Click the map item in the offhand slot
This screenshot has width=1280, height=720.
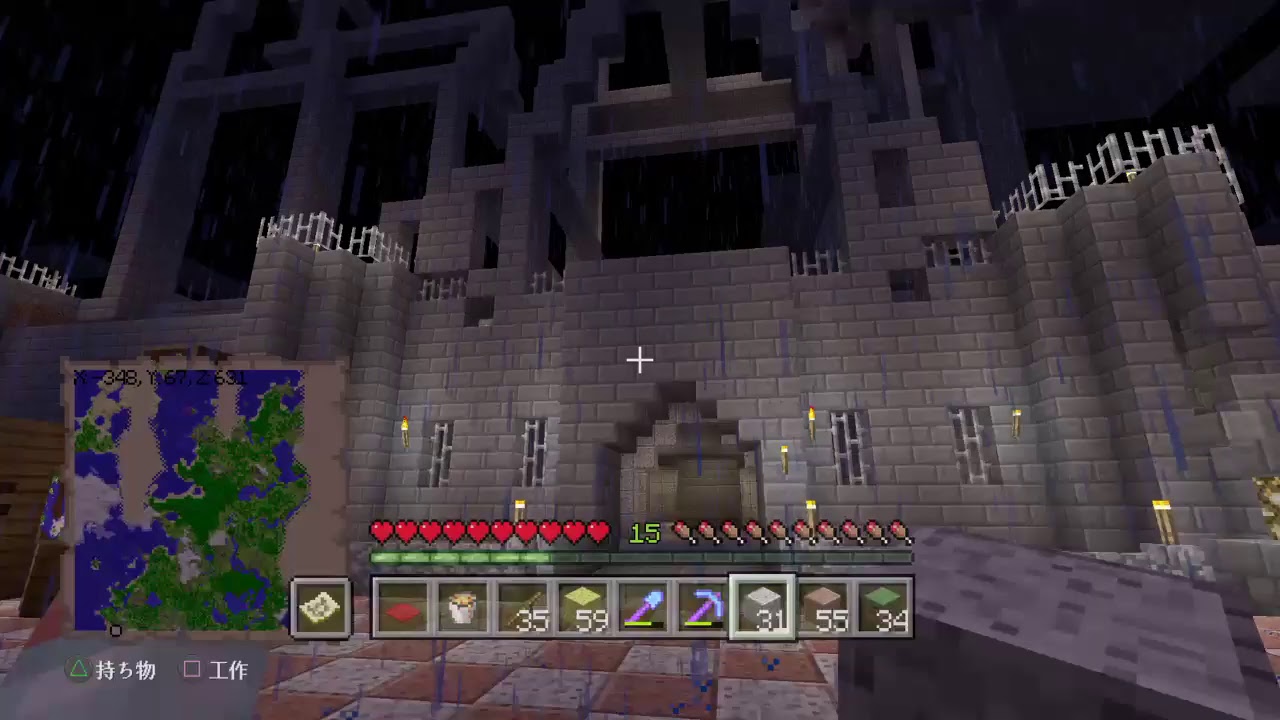(320, 610)
